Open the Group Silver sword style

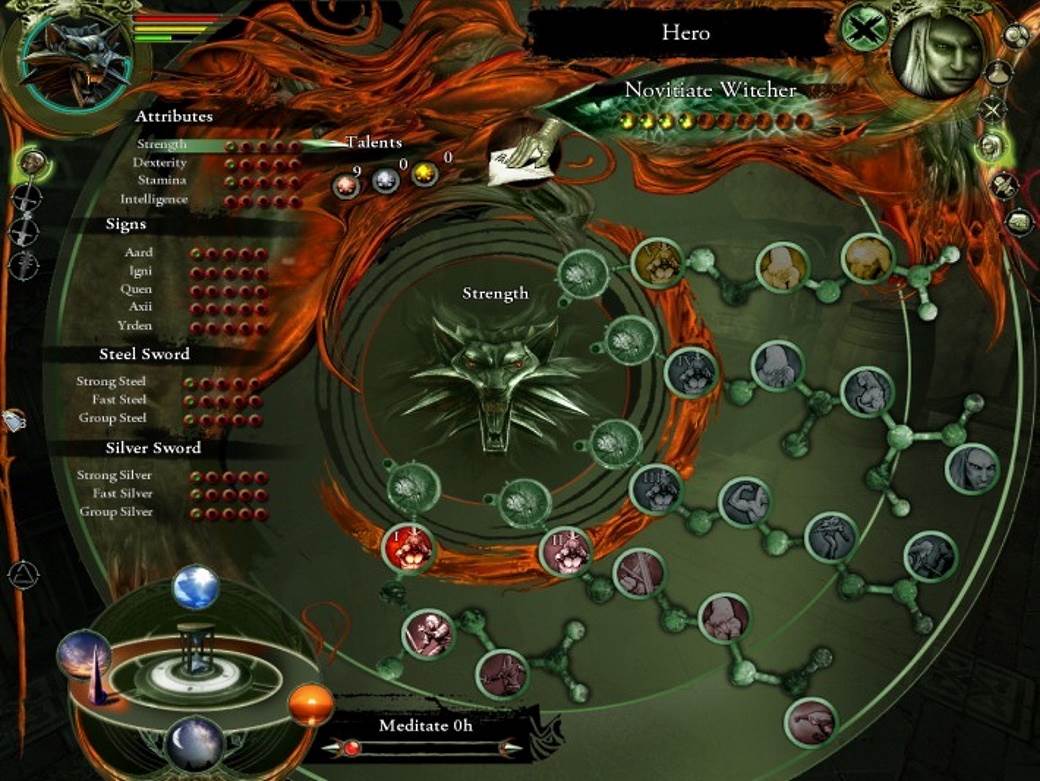116,511
